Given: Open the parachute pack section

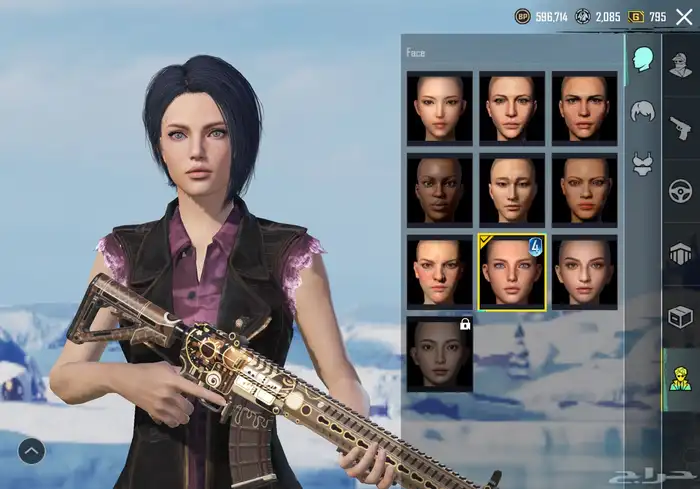Looking at the screenshot, I should pos(681,252).
